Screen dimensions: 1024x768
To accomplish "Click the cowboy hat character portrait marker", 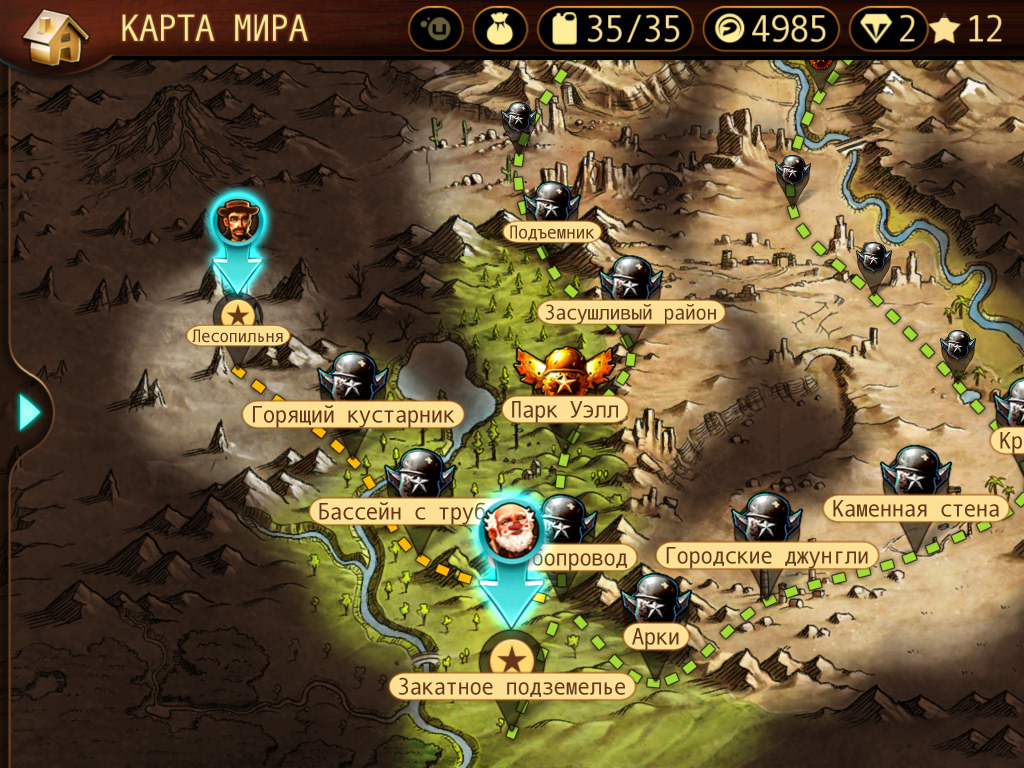I will (x=238, y=221).
